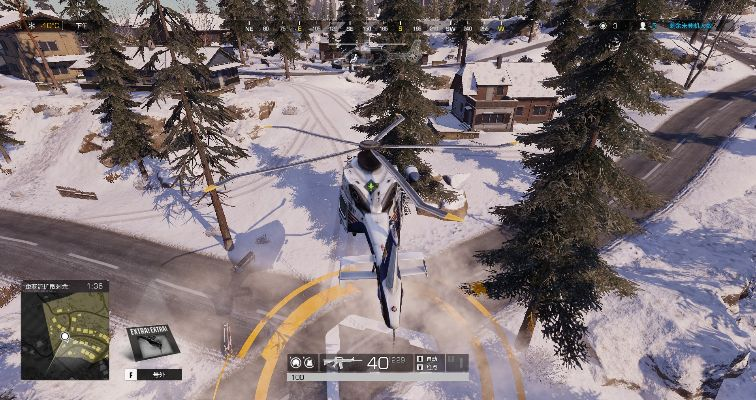Select the Extra! Extra! newspaper item card

tap(152, 341)
